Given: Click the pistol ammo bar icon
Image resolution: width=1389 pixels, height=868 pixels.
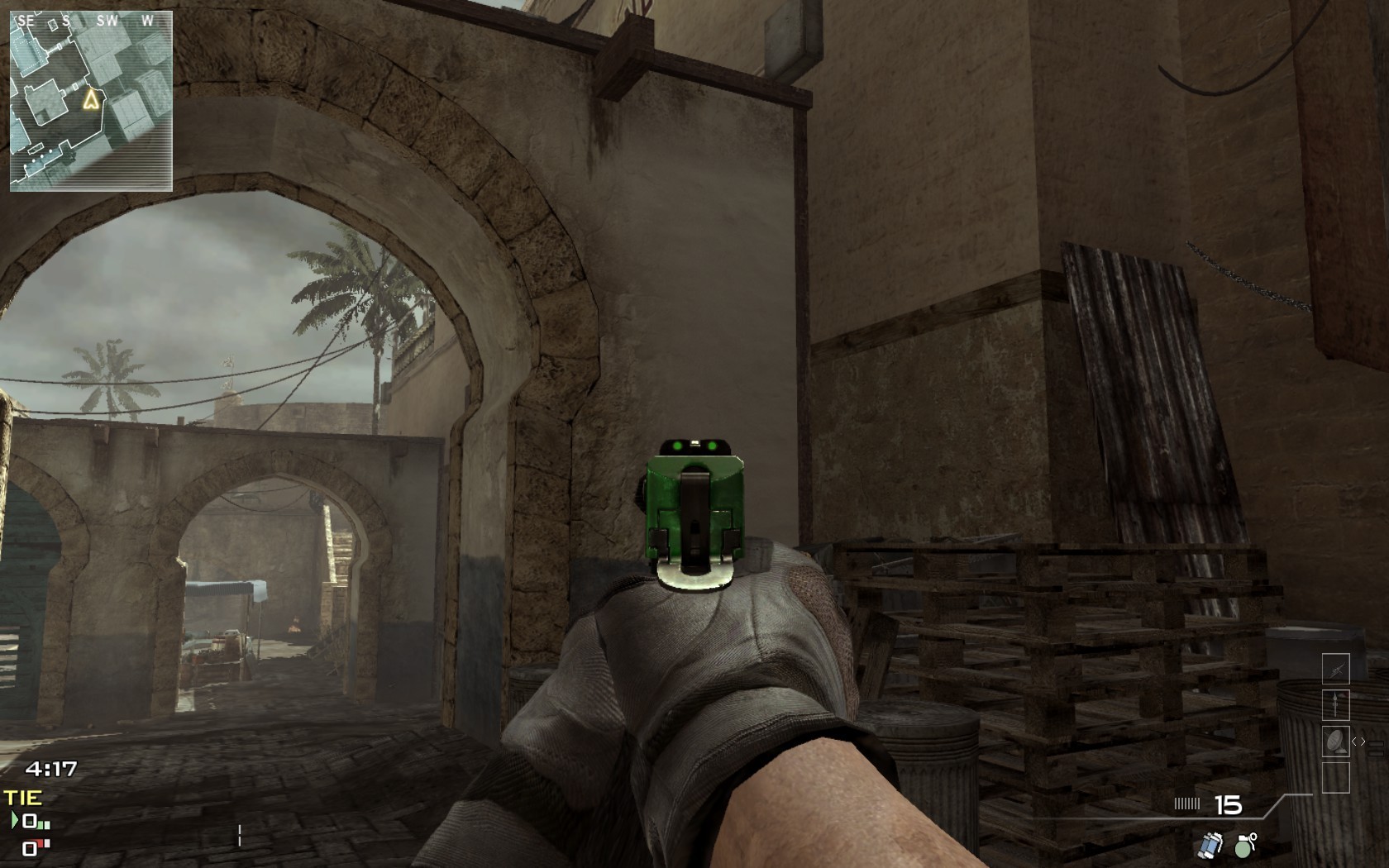Looking at the screenshot, I should tap(1188, 802).
